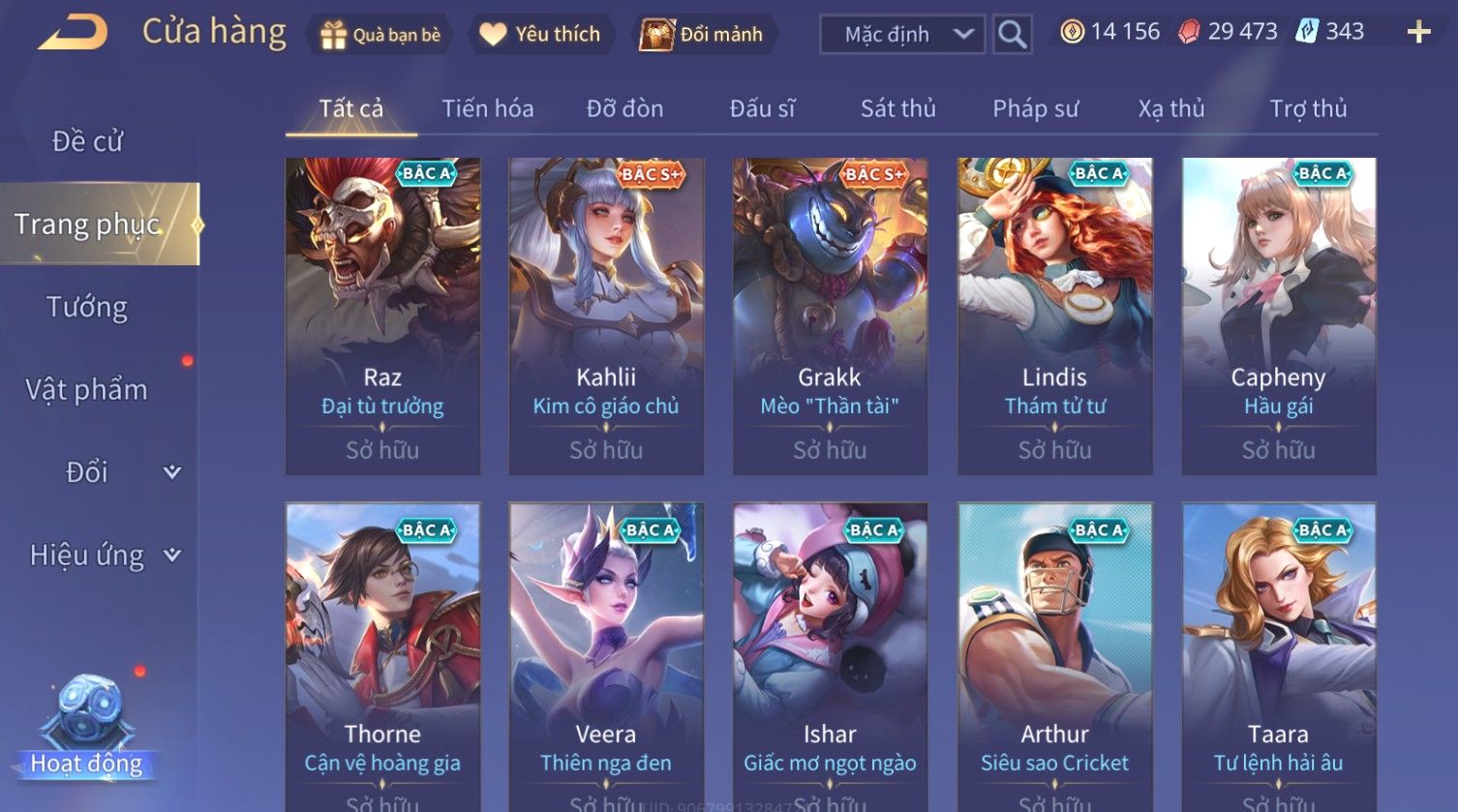This screenshot has width=1458, height=812.
Task: Pick the Veera Thiên nga đen skin
Action: click(606, 658)
